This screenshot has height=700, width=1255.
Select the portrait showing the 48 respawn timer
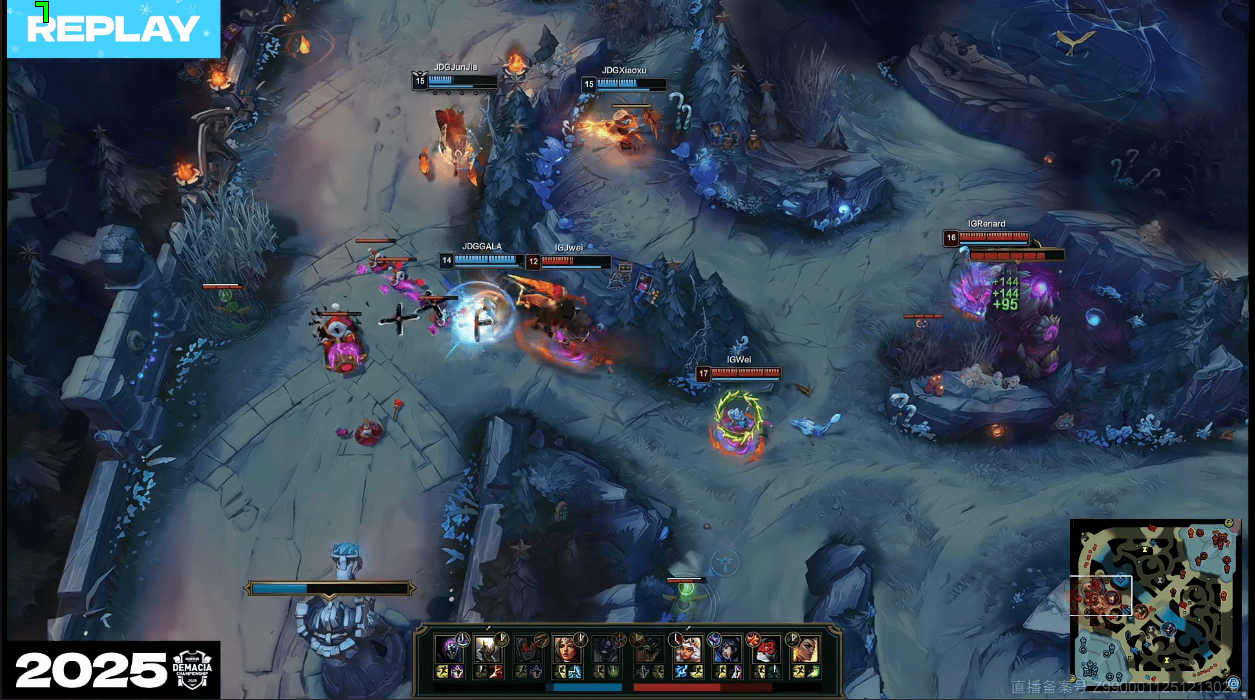(x=767, y=648)
